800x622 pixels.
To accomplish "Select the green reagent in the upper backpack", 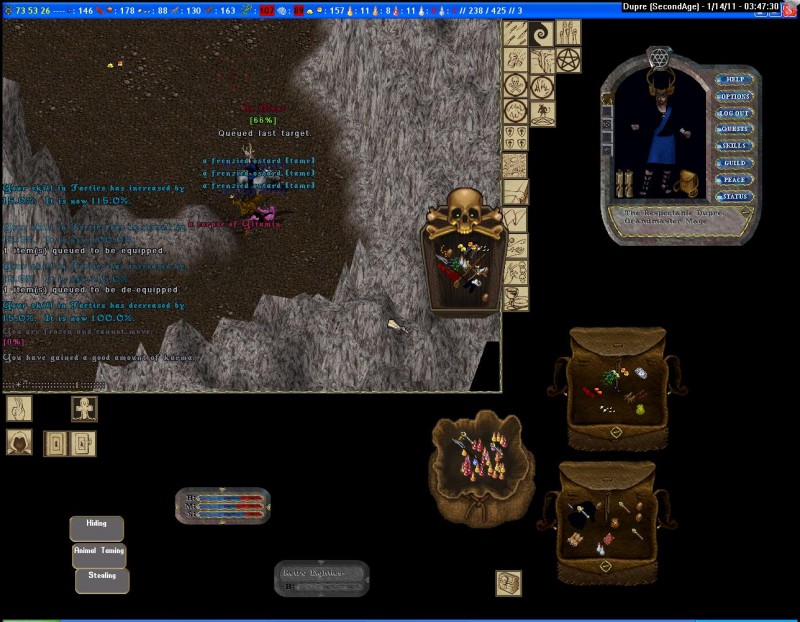I will coord(609,377).
